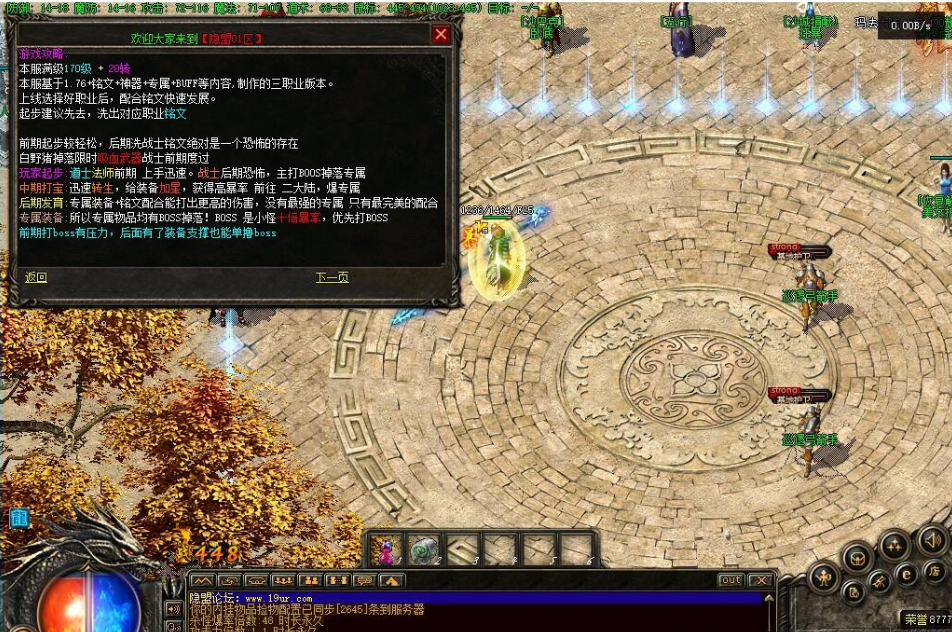Go back via the 返回 link
The height and width of the screenshot is (632, 952).
(x=36, y=277)
